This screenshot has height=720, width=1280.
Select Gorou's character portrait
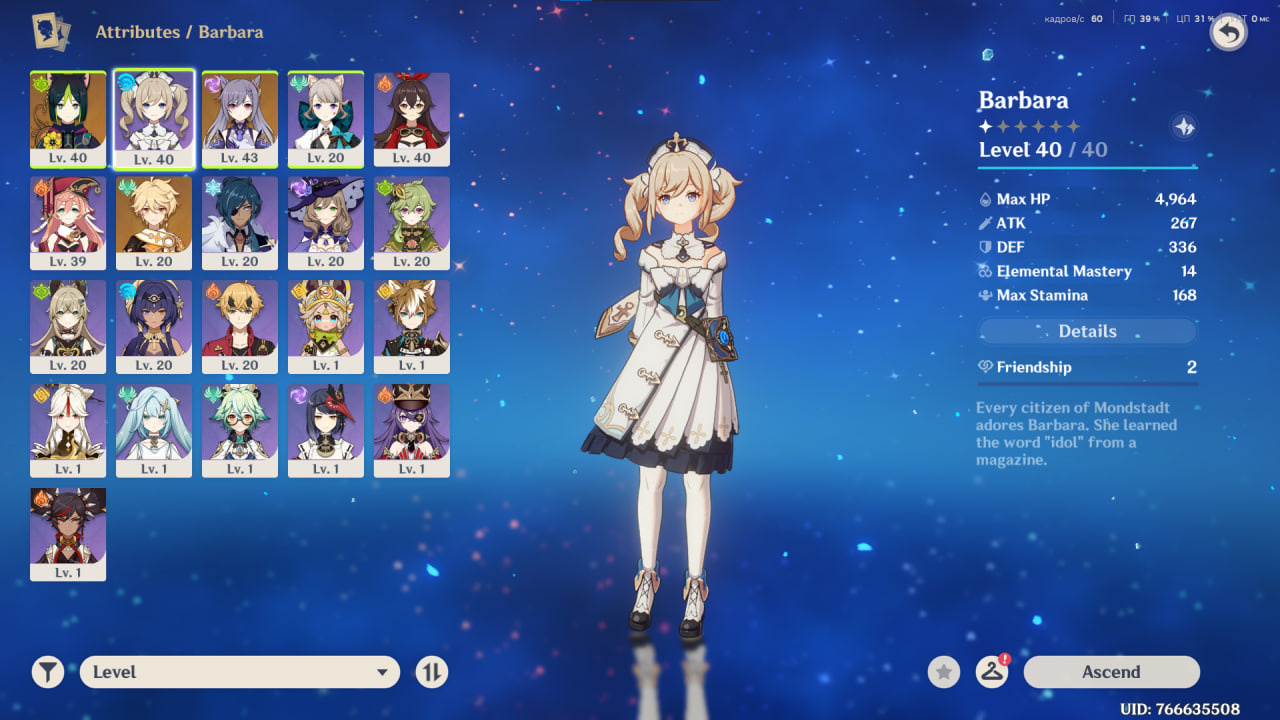coord(412,326)
